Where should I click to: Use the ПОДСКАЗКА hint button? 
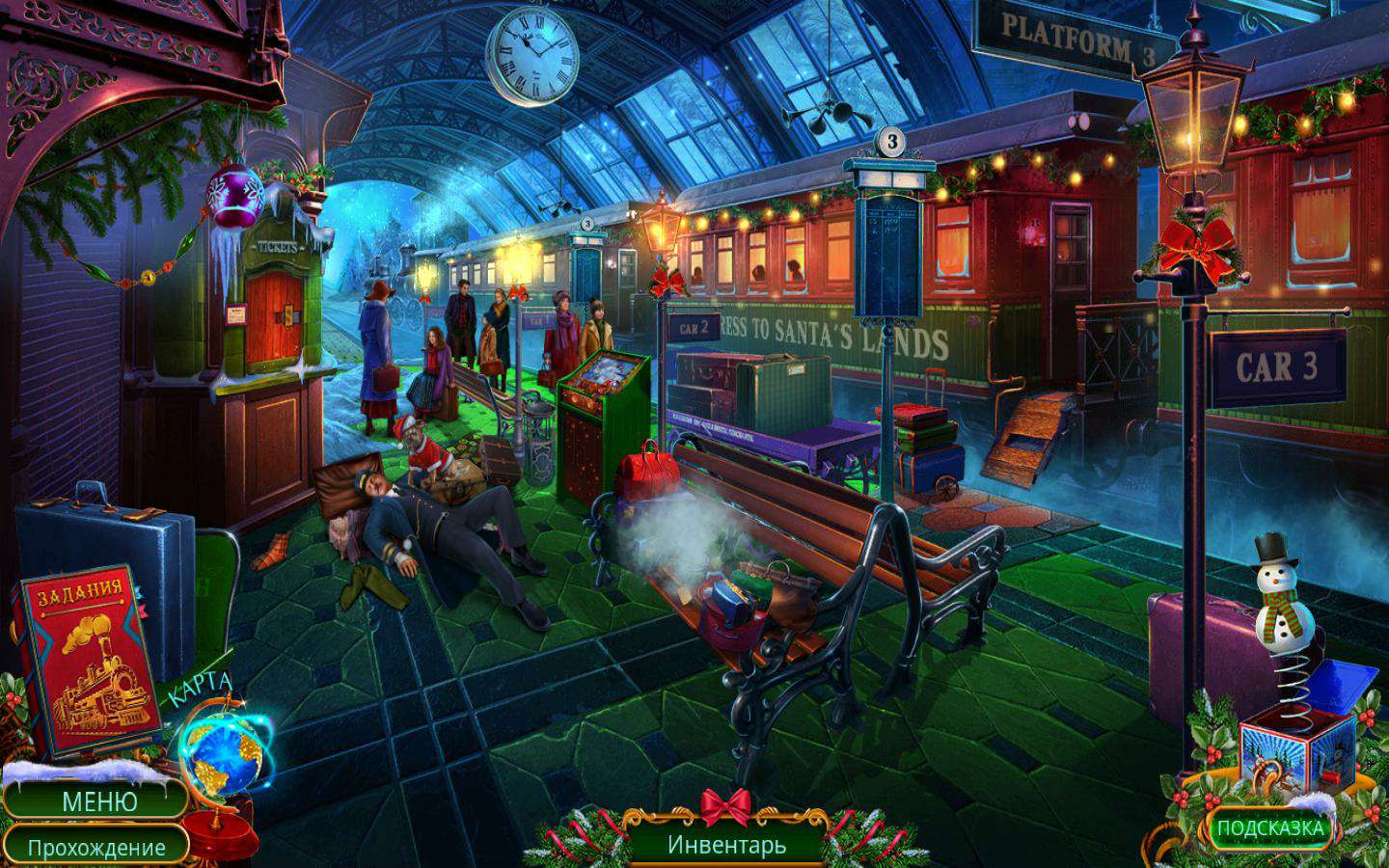tap(1269, 827)
